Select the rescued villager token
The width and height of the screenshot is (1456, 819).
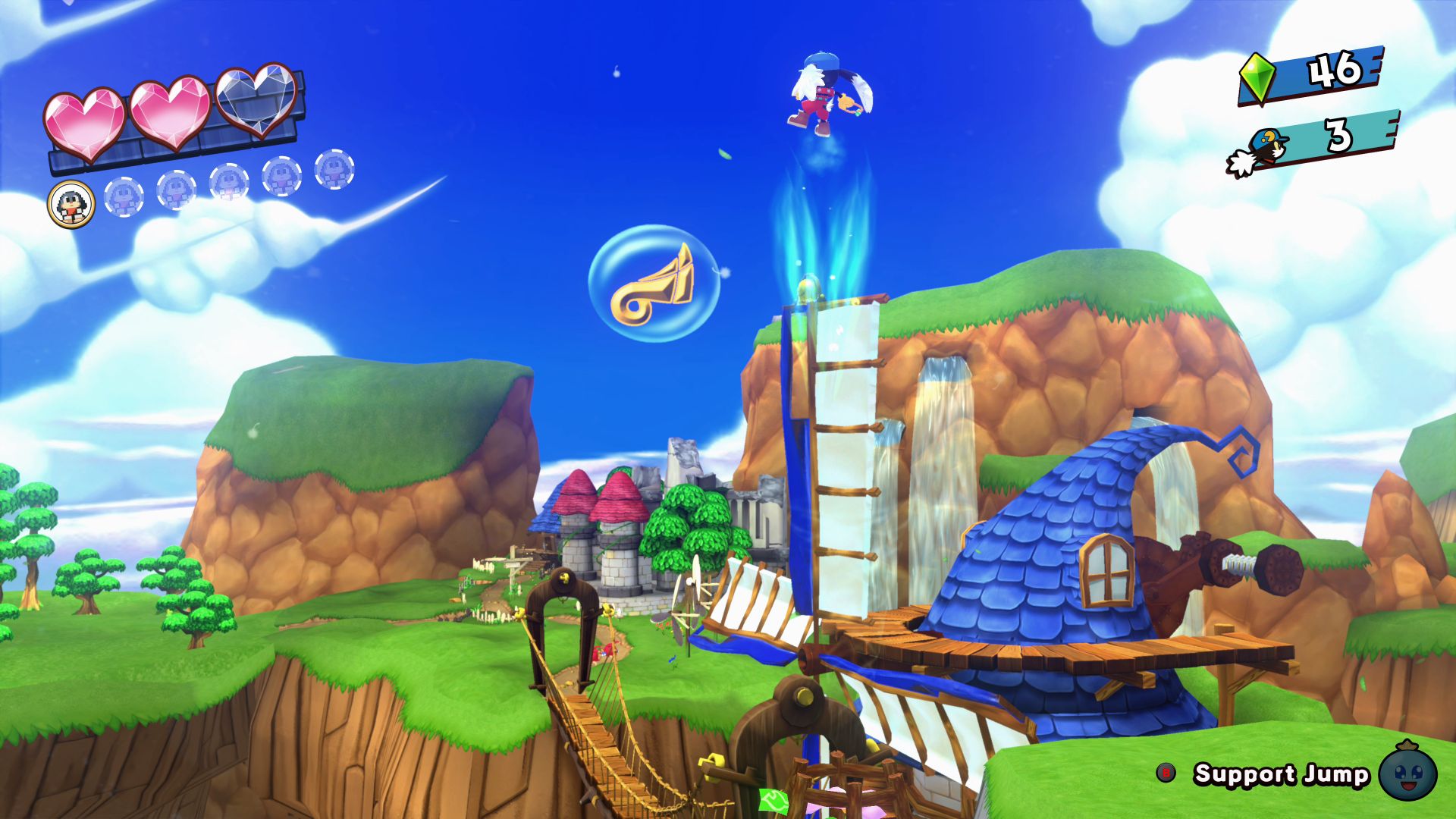[71, 204]
